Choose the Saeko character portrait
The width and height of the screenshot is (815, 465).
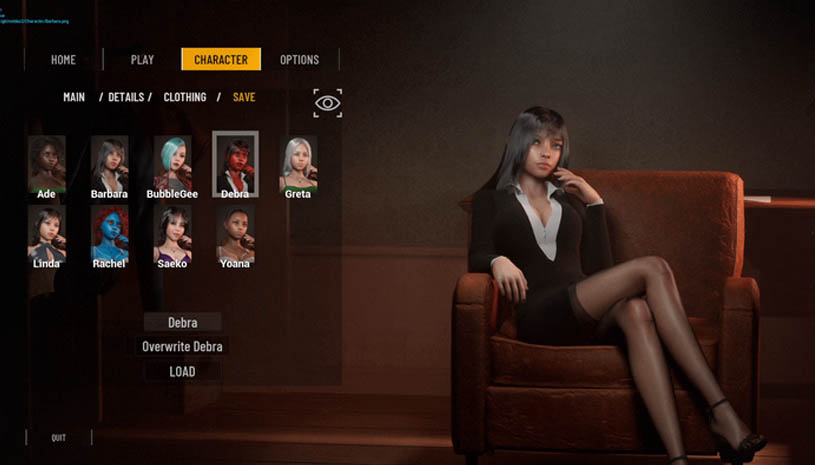[172, 234]
